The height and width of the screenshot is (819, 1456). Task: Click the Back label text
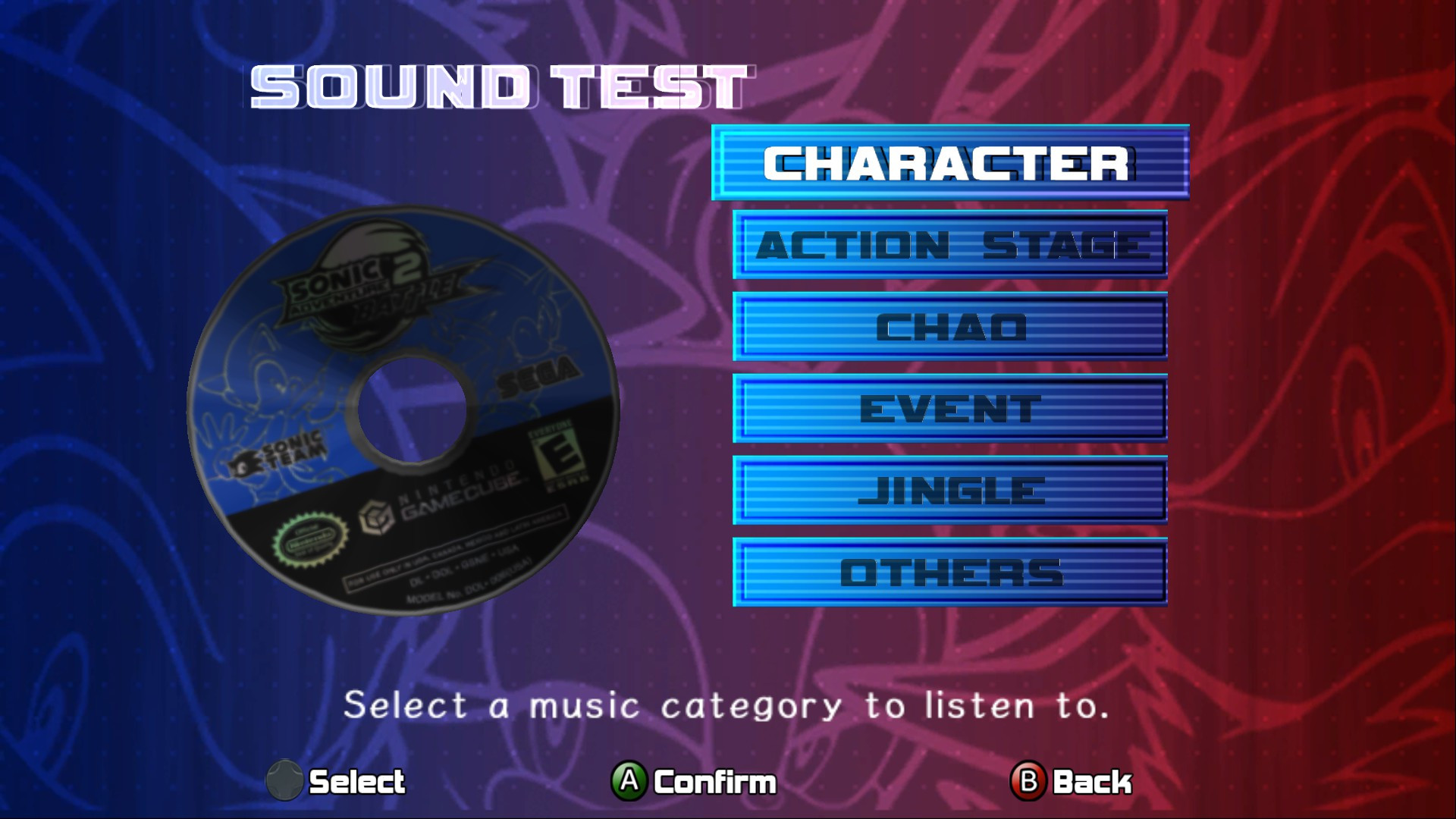[x=1092, y=780]
